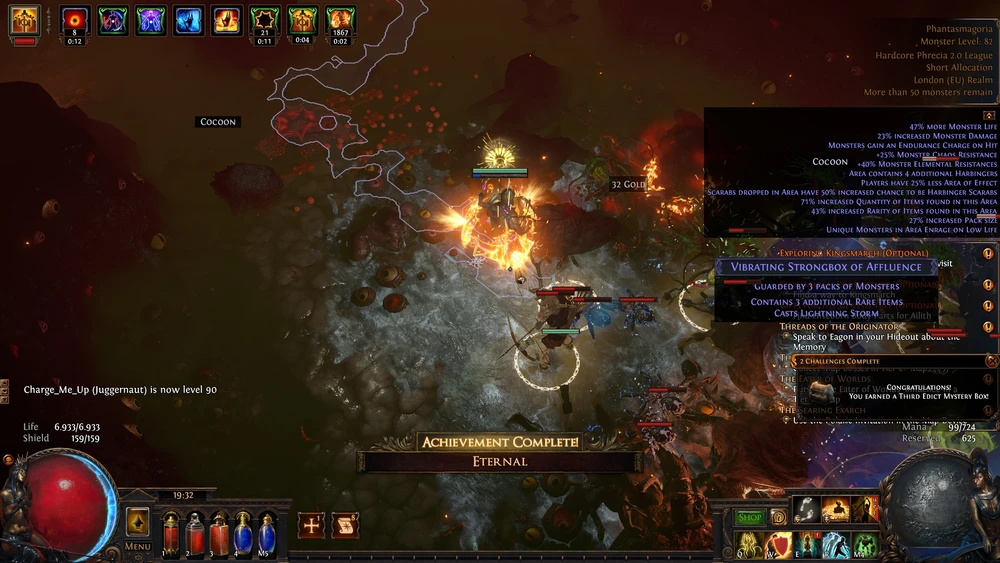The image size is (1000, 563).
Task: Open the green Shop button
Action: coord(750,518)
